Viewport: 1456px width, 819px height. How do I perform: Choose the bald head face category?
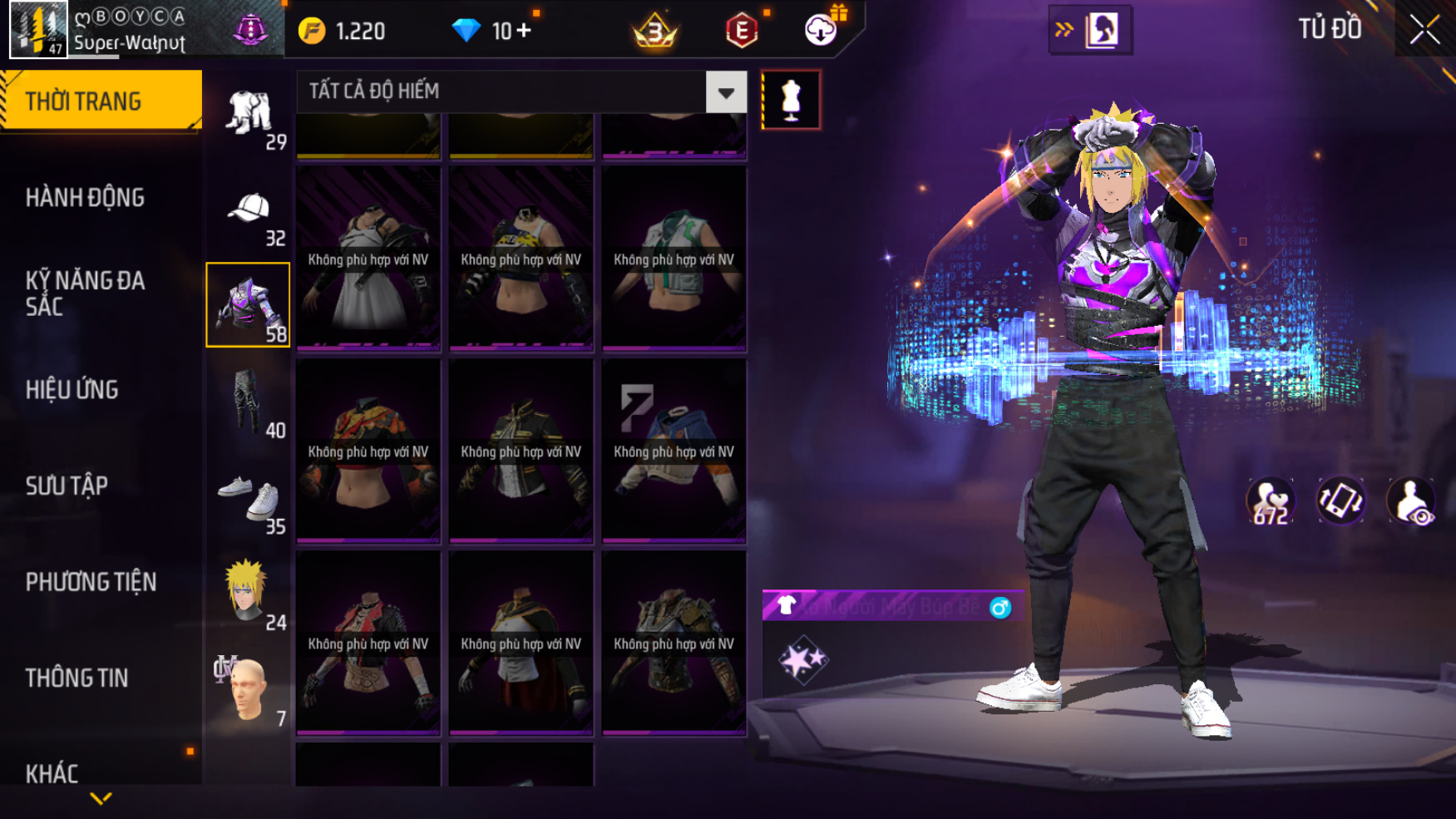click(249, 690)
